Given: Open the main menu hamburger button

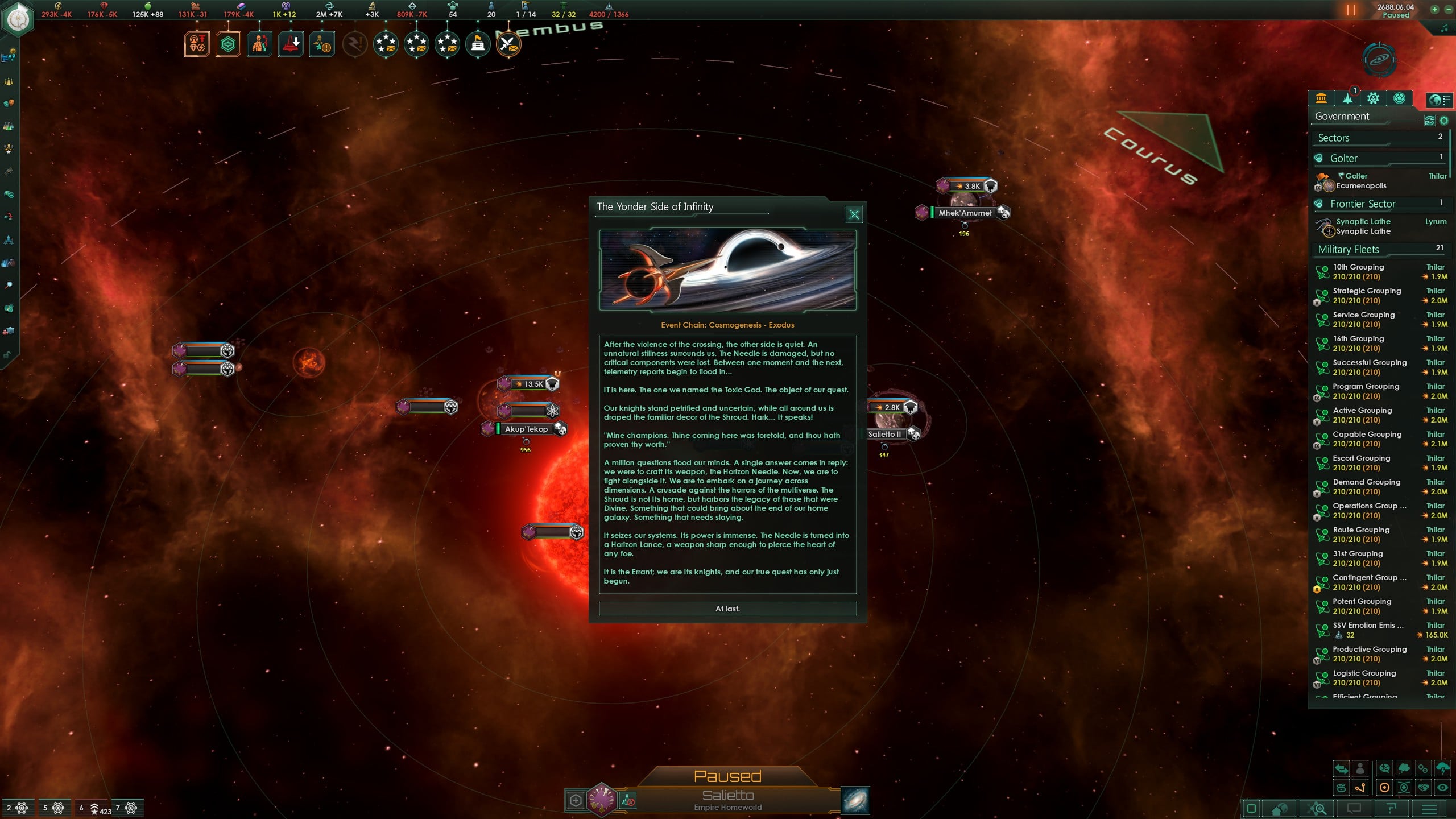Looking at the screenshot, I should pos(1429,809).
